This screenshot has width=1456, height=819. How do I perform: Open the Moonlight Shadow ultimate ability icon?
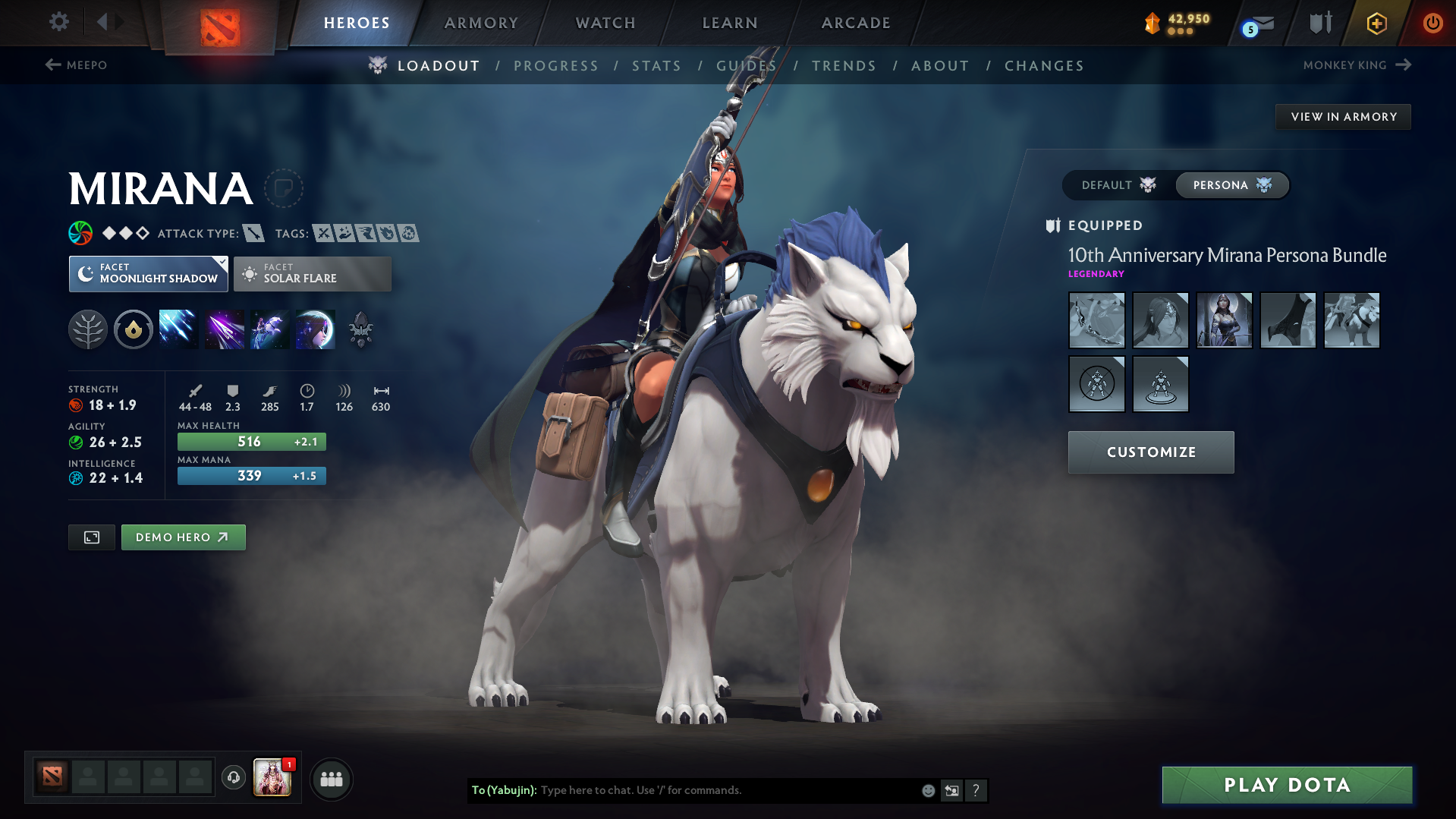(x=316, y=329)
